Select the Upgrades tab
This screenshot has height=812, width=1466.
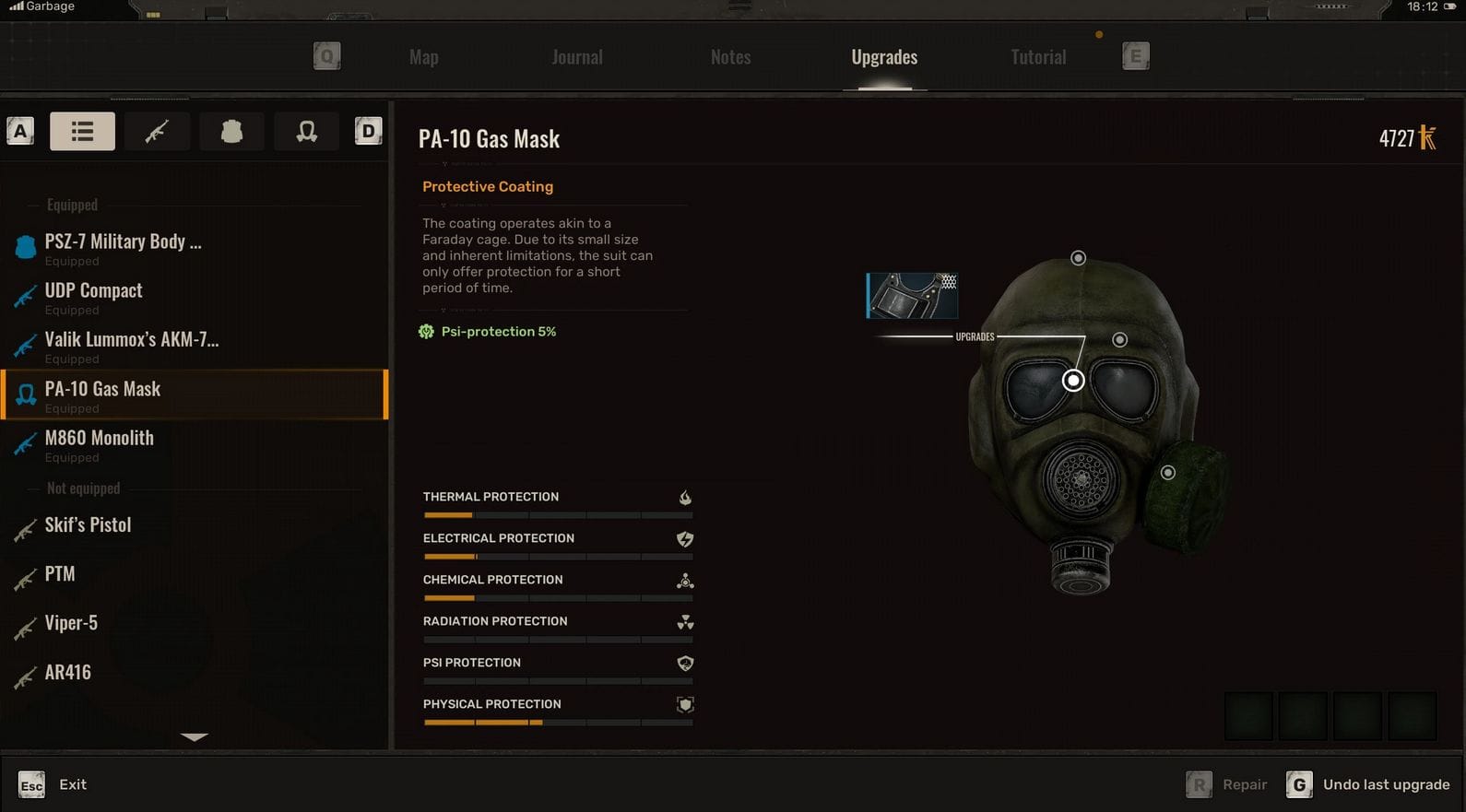point(884,57)
